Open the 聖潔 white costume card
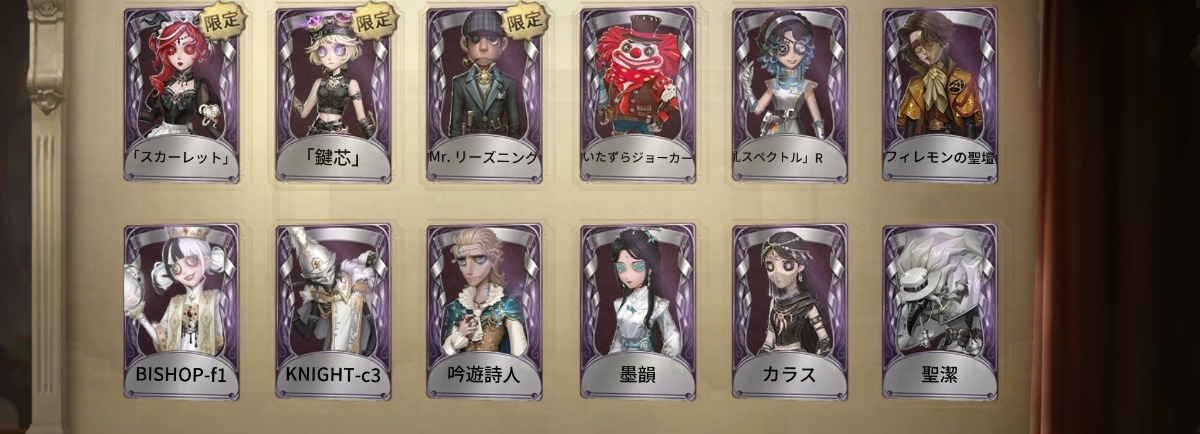Viewport: 1200px width, 434px height. coord(940,311)
